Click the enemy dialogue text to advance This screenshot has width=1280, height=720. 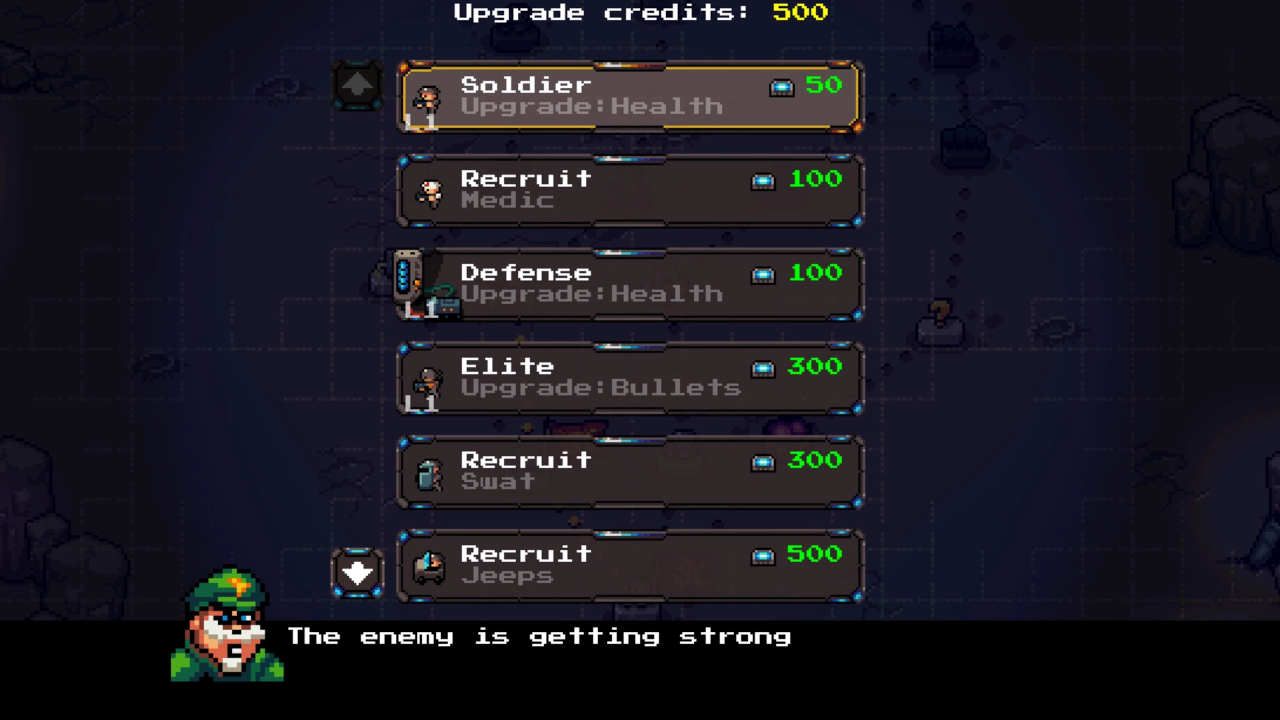[540, 637]
